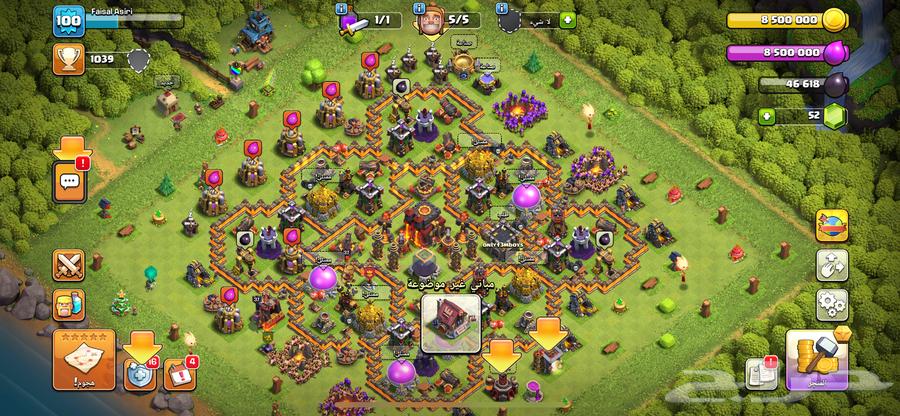The image size is (900, 416).
Task: Open the magic items airship icon
Action: pyautogui.click(x=831, y=226)
